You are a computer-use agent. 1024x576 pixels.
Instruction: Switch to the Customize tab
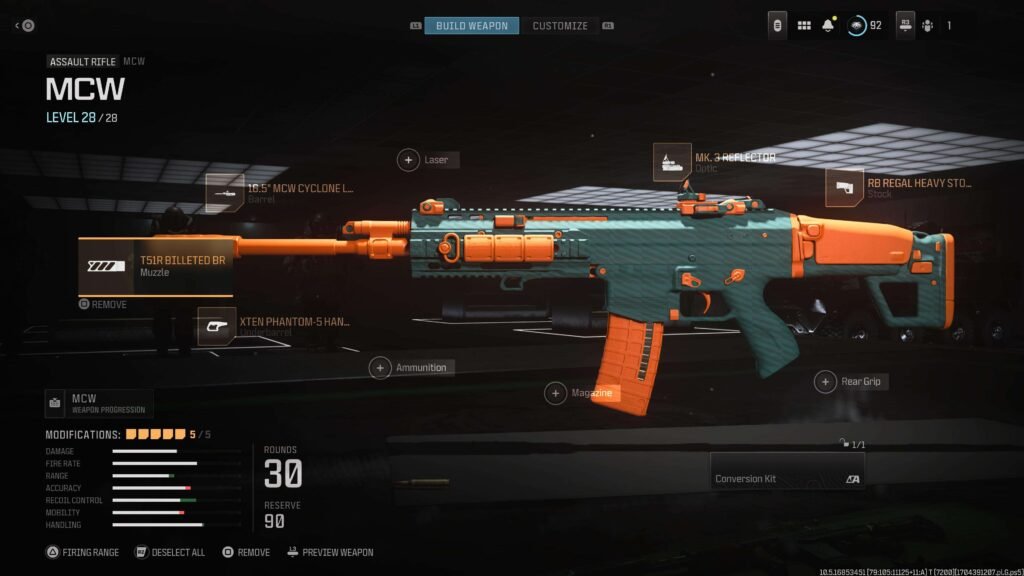coord(560,25)
